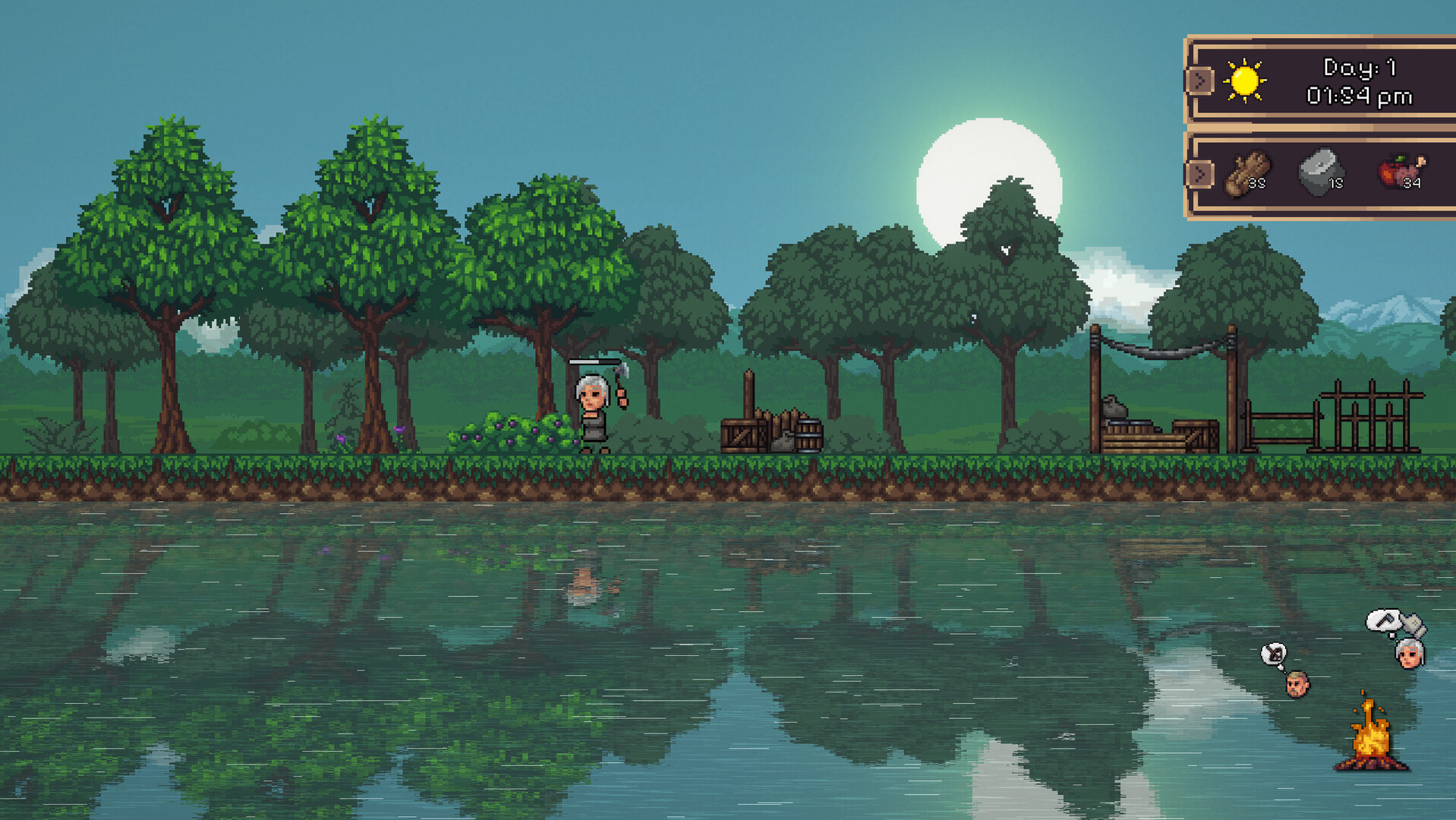This screenshot has width=1456, height=820.
Task: Click the stone count reading 18
Action: [x=1337, y=182]
